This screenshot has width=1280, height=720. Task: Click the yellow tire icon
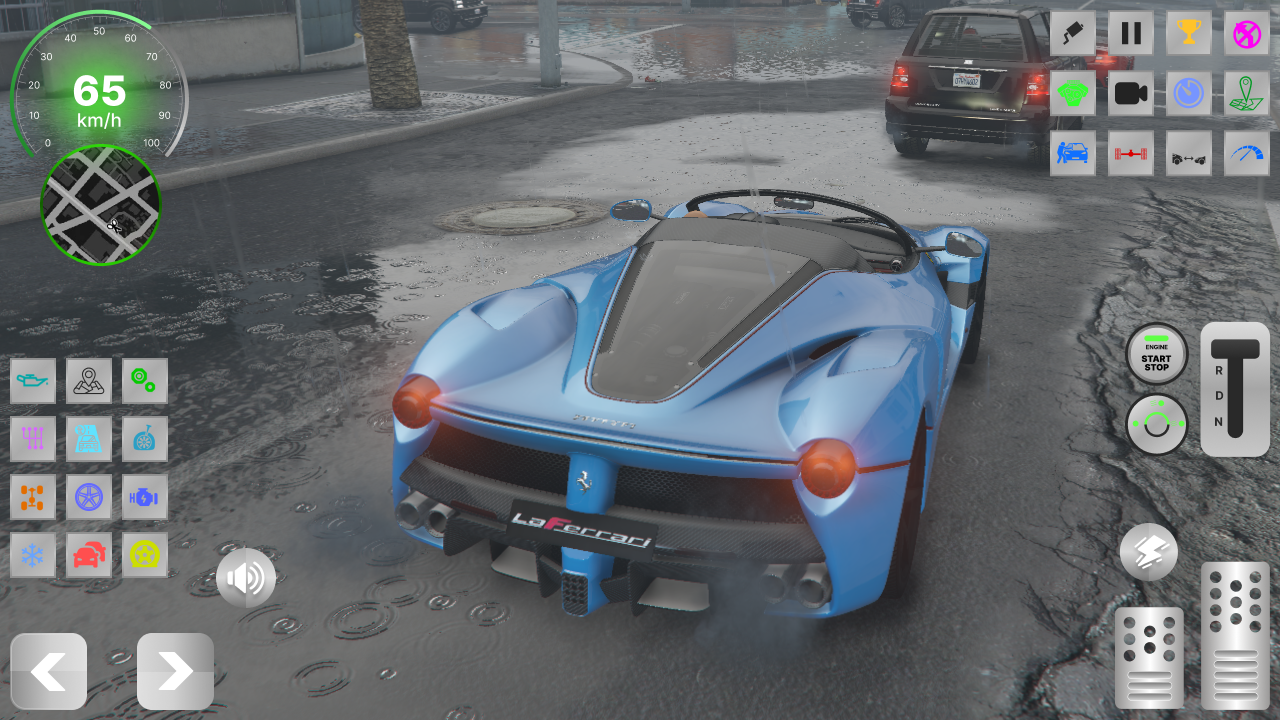click(145, 556)
